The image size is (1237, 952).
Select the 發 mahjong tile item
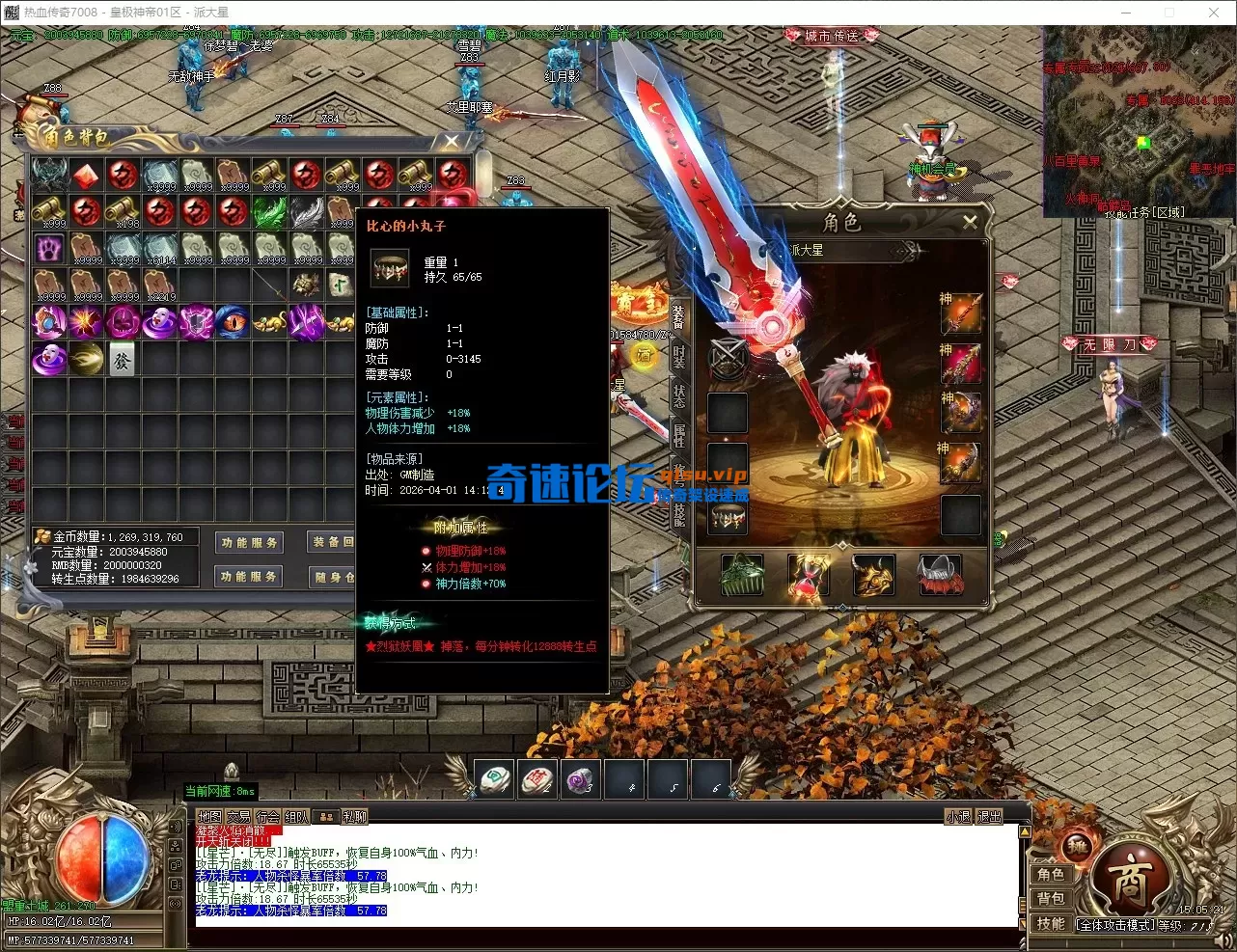coord(123,359)
